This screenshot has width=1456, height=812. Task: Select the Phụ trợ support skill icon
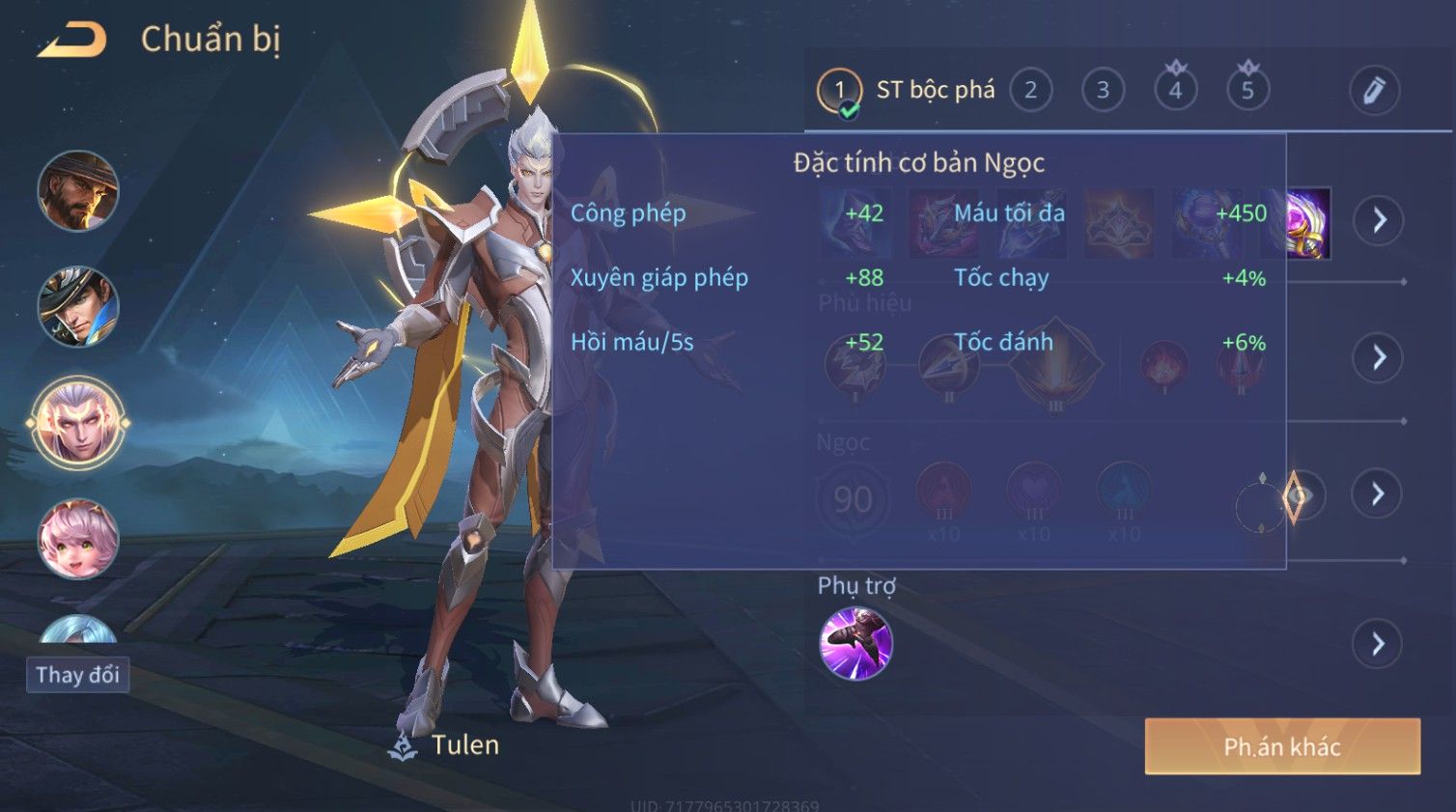(855, 644)
